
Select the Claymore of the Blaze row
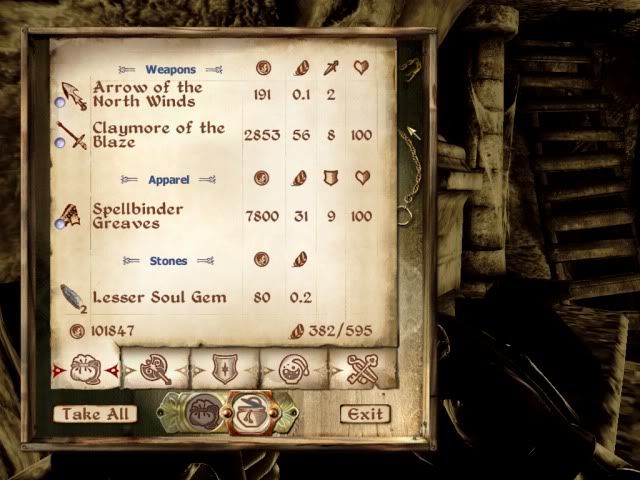(x=158, y=135)
